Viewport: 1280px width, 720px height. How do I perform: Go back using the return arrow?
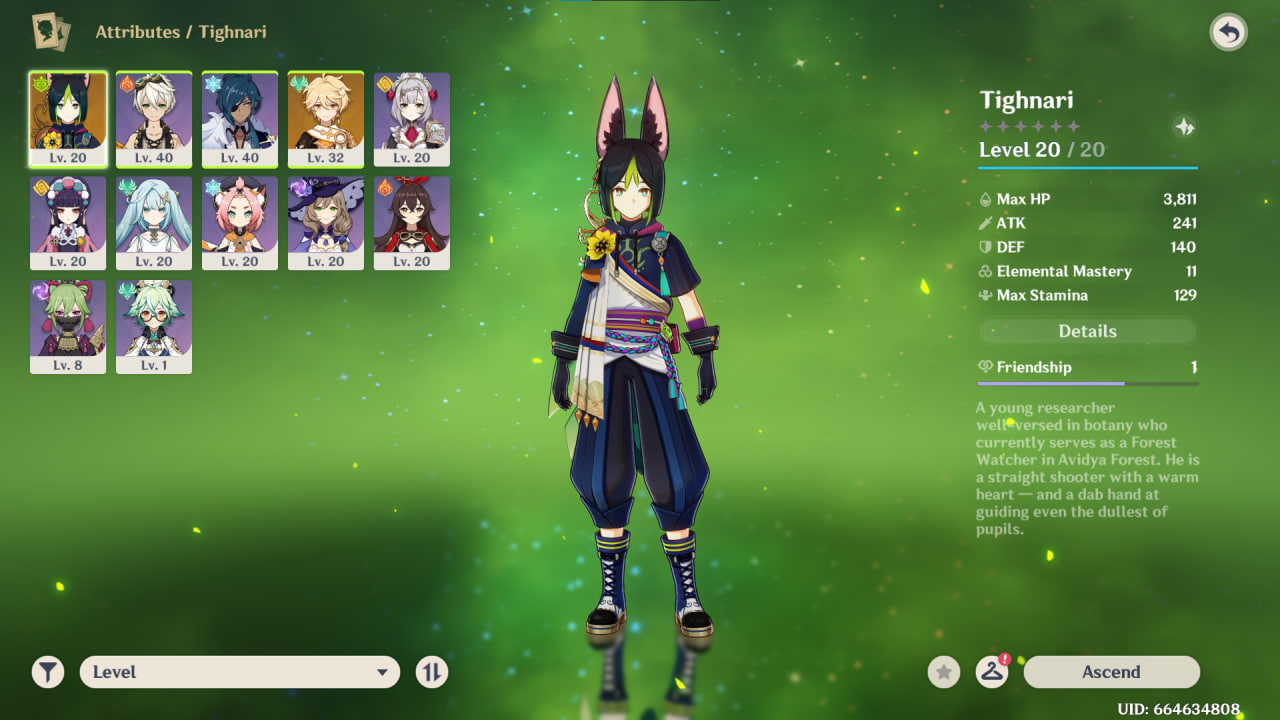pyautogui.click(x=1228, y=33)
